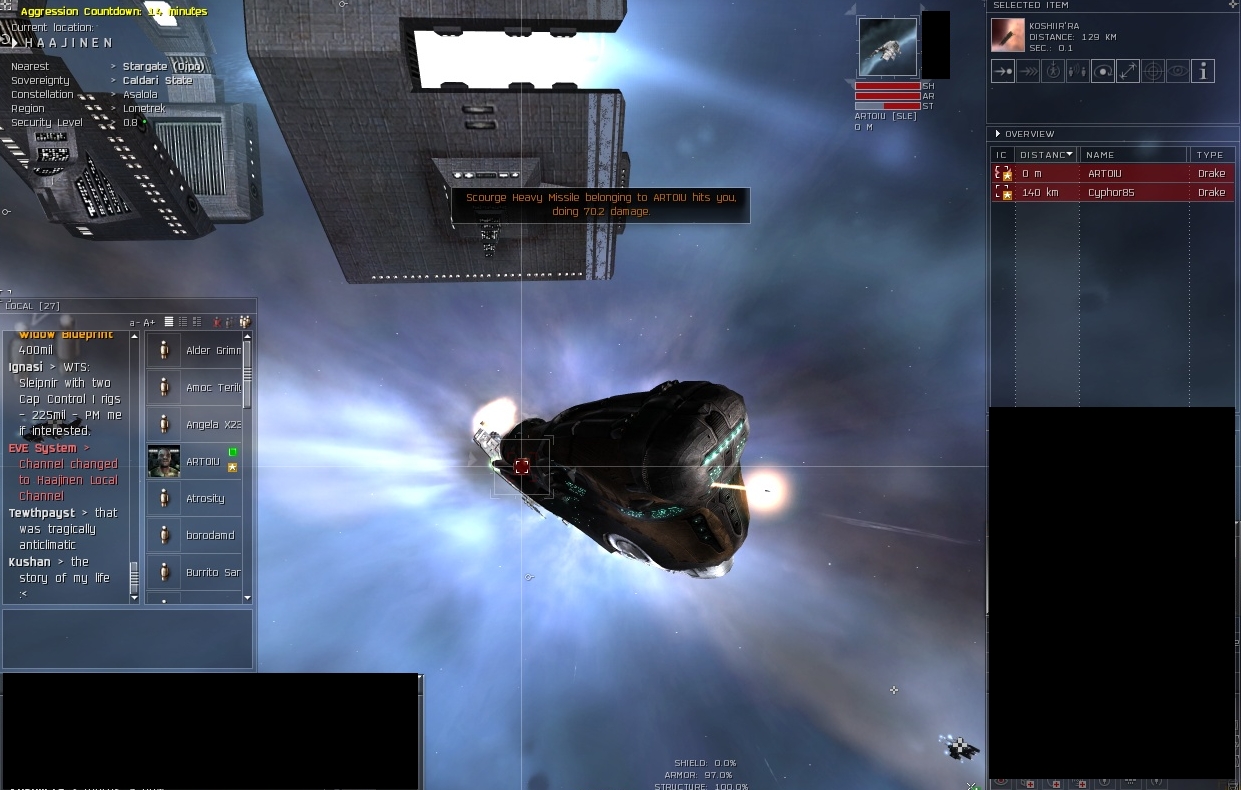Decrease Local chat font size with a-
This screenshot has width=1241, height=790.
135,322
